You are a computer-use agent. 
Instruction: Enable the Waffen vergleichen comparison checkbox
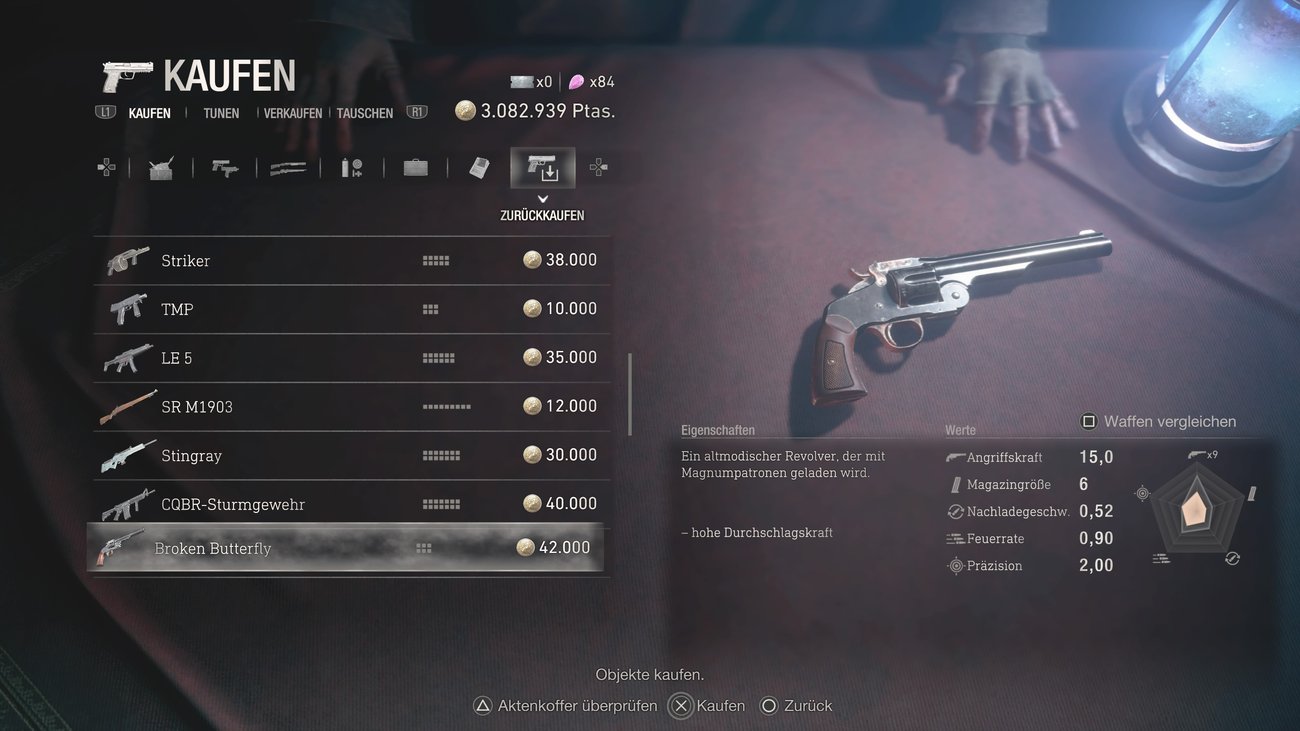(x=1088, y=421)
